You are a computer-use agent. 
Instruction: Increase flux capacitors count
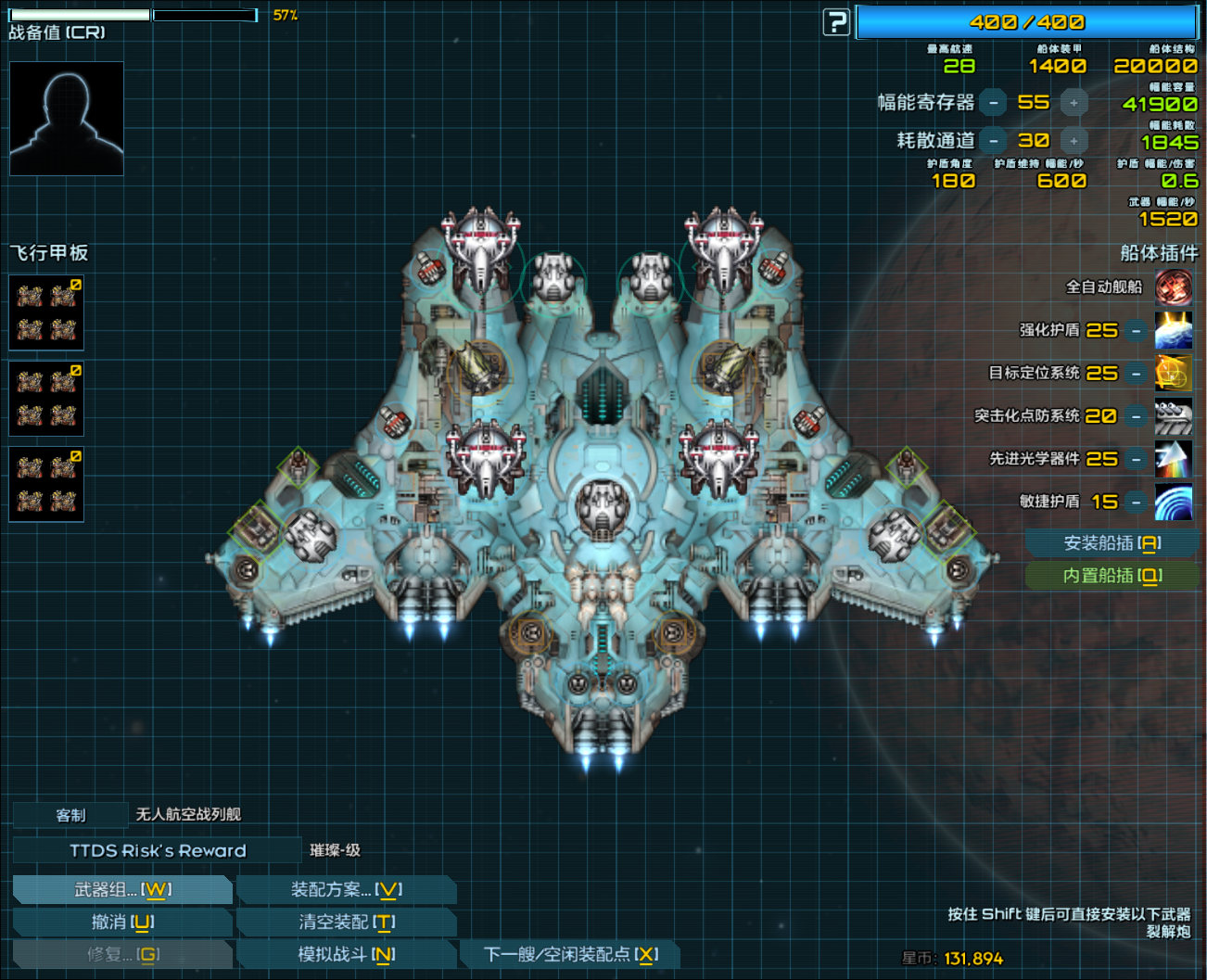pos(1074,103)
